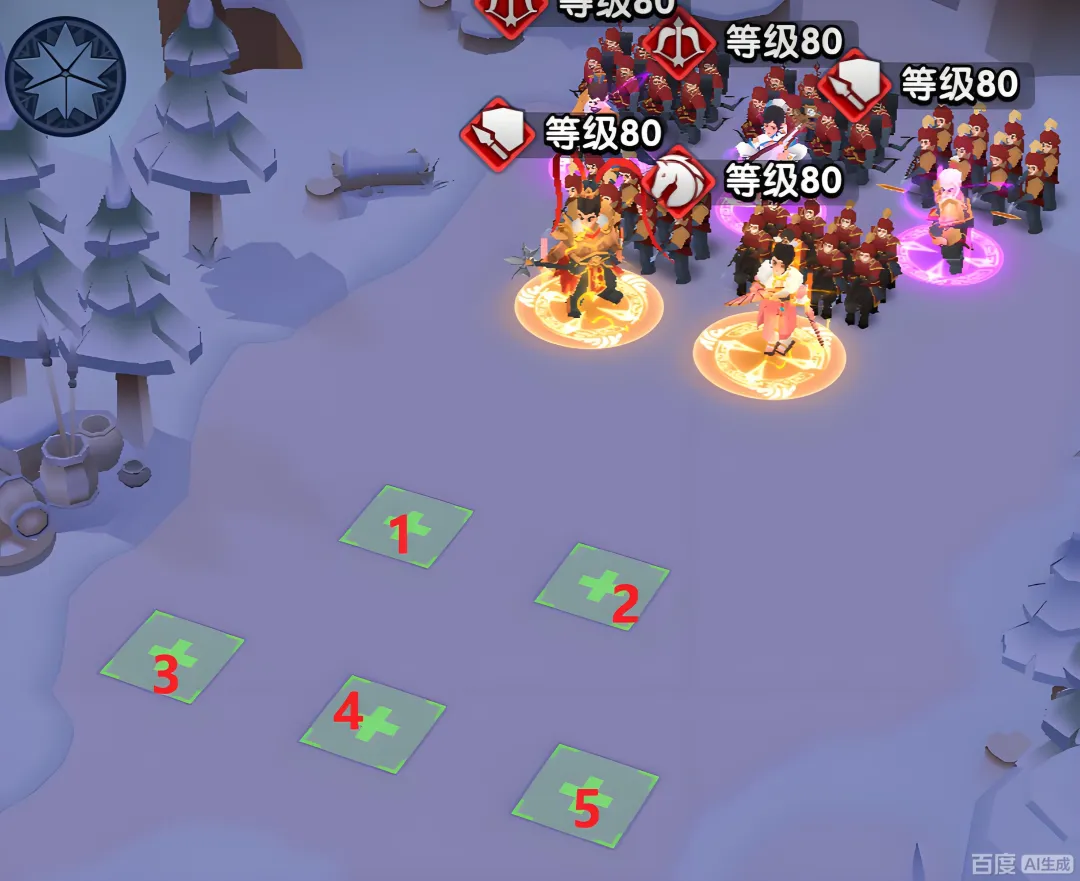Select deployment tile number 1

[406, 527]
